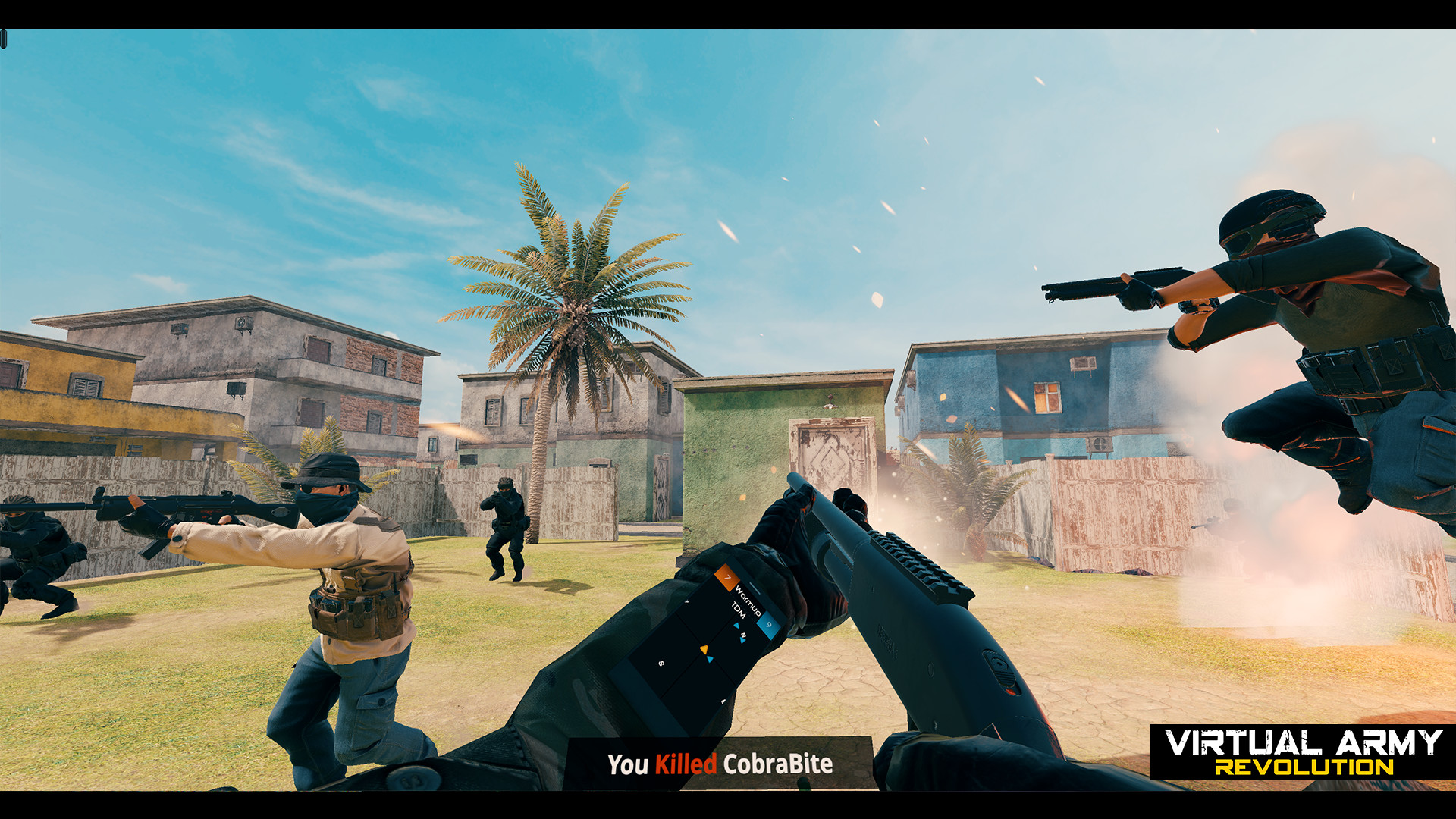Image resolution: width=1456 pixels, height=819 pixels.
Task: Click the S compass letter on the wrist map
Action: click(x=661, y=663)
